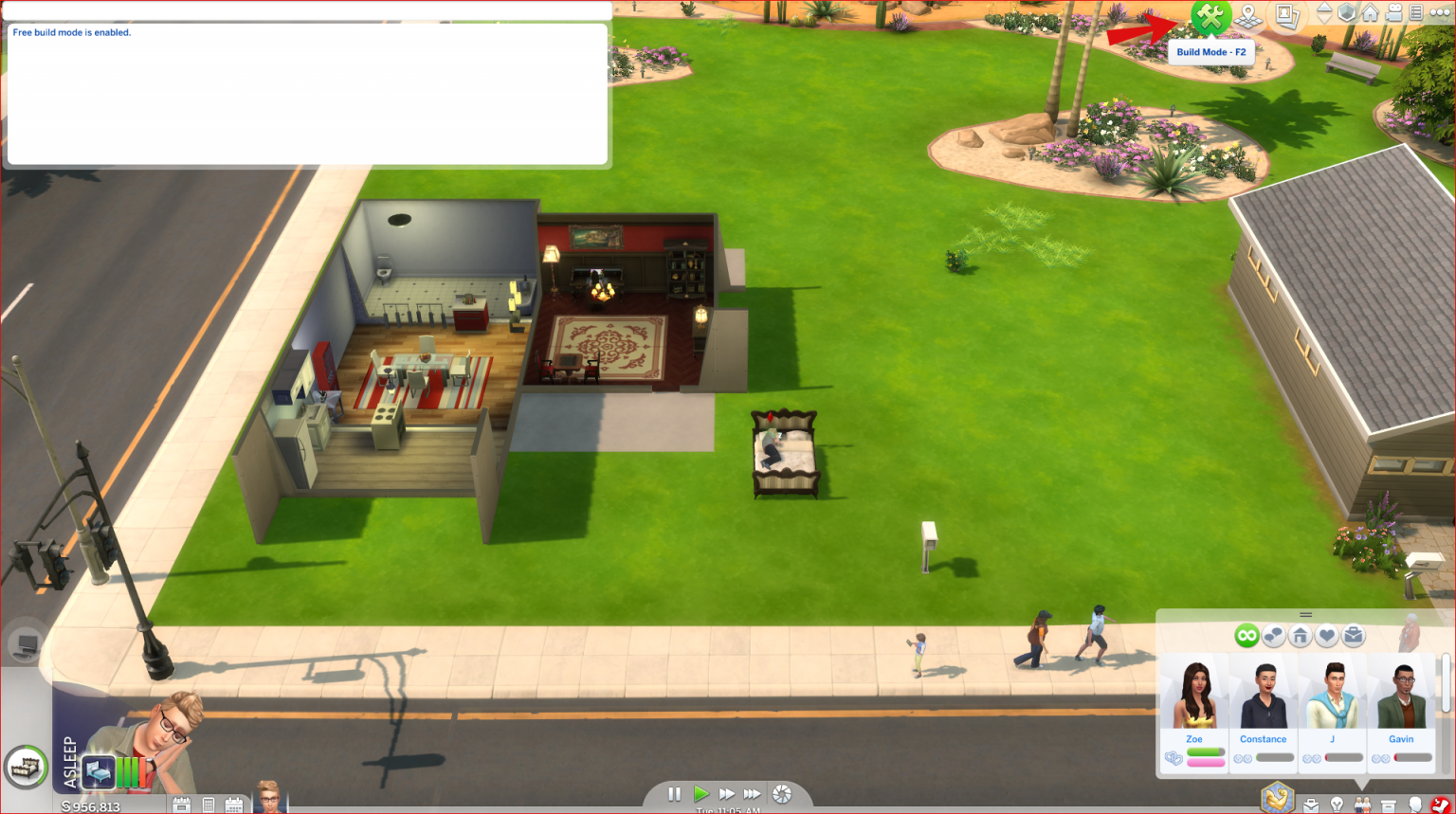
Task: Click the household funds amount
Action: [90, 806]
